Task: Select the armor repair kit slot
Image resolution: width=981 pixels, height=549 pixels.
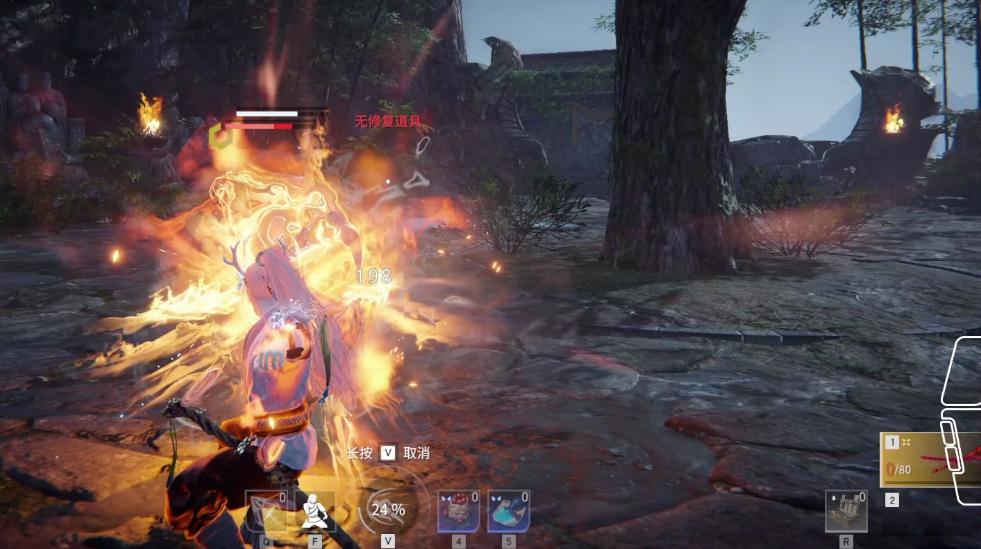Action: coord(846,511)
